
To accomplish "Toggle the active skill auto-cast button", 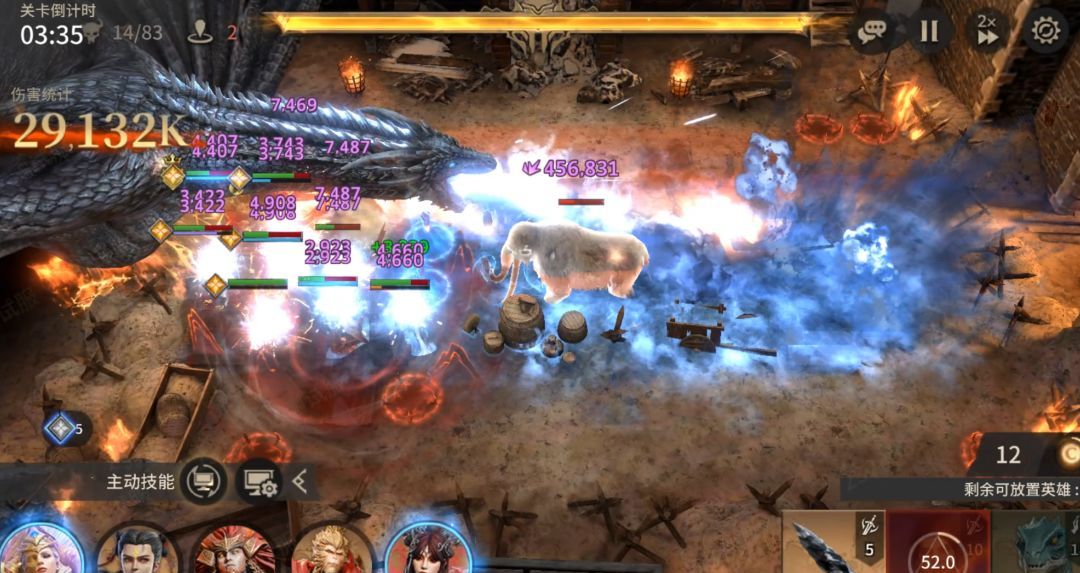I will (x=203, y=482).
